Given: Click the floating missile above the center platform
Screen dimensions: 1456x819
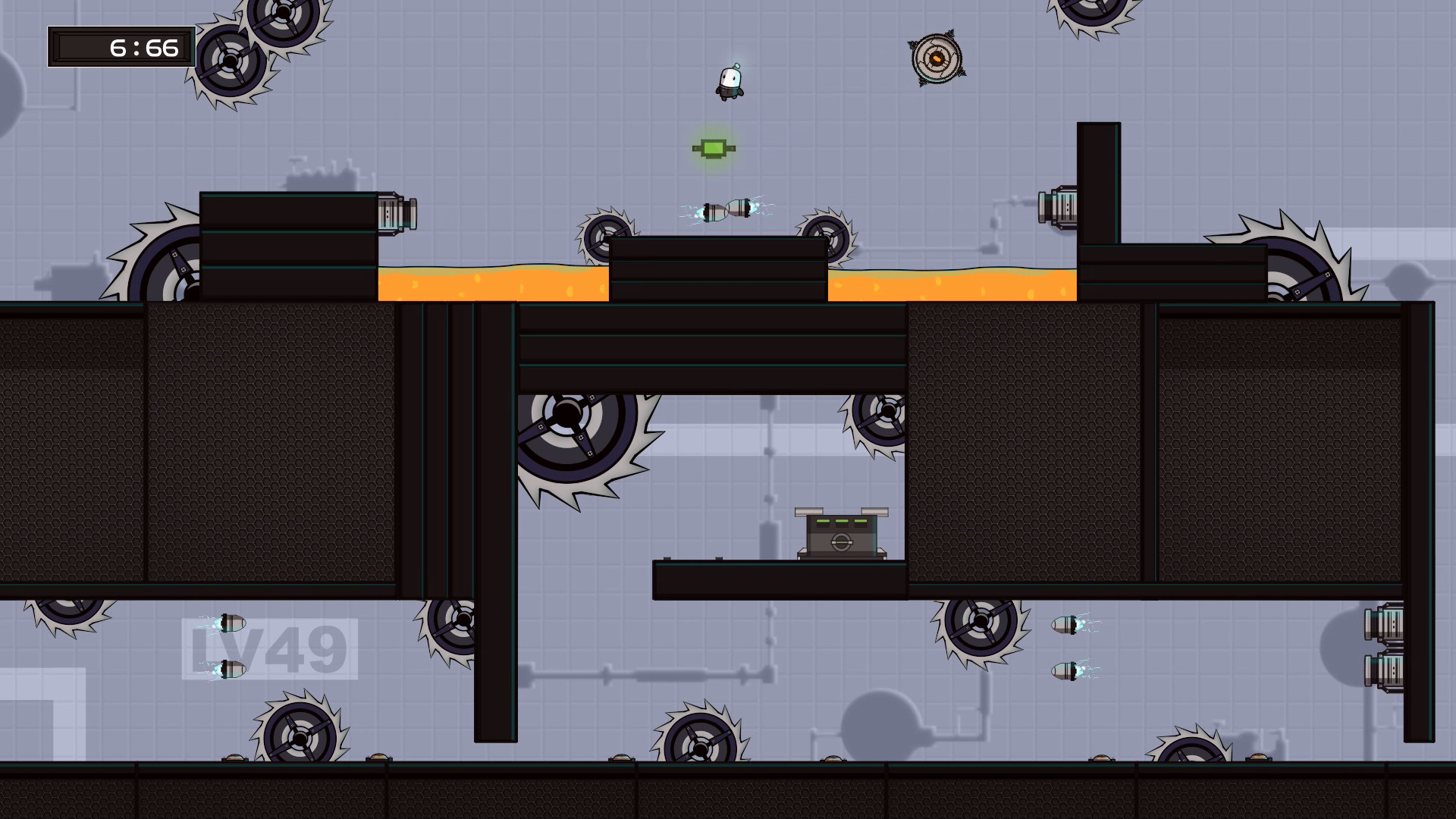Looking at the screenshot, I should click(x=726, y=210).
